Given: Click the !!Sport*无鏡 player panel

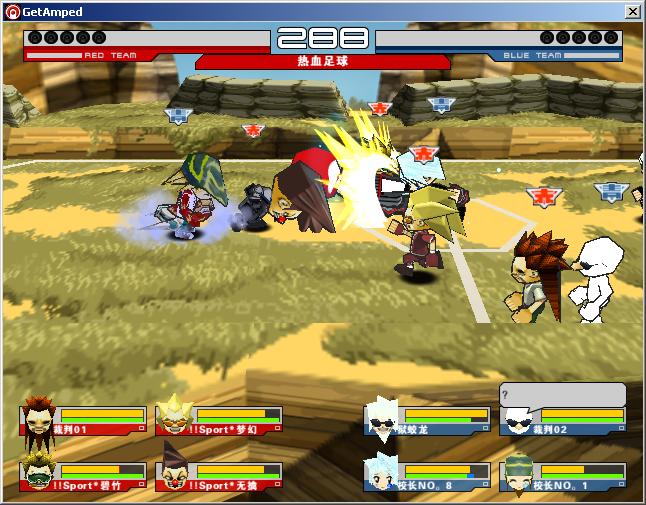Looking at the screenshot, I should click(219, 476).
